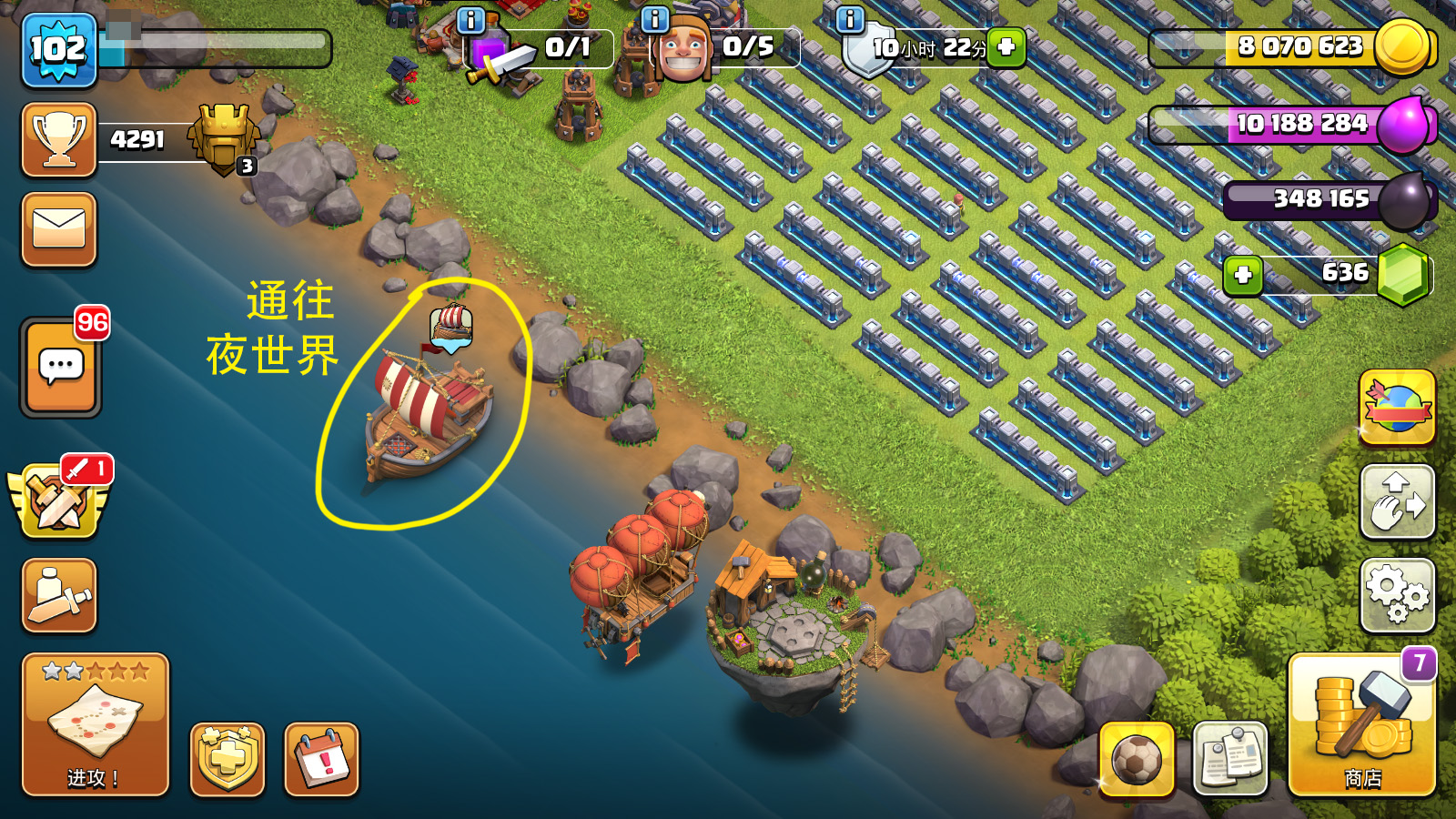Viewport: 1456px width, 819px height.
Task: Show builder info above the 0/5 counter
Action: pyautogui.click(x=654, y=19)
